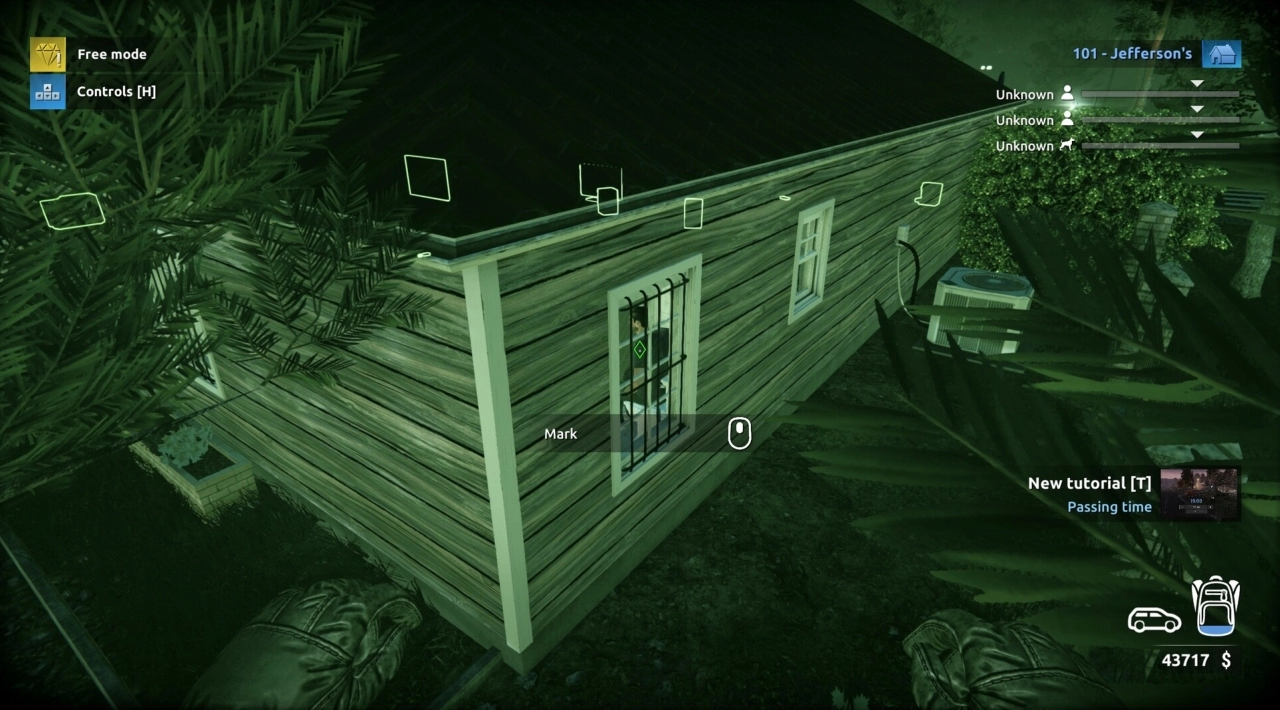Open the backpack inventory icon
This screenshot has height=710, width=1280.
coord(1215,606)
